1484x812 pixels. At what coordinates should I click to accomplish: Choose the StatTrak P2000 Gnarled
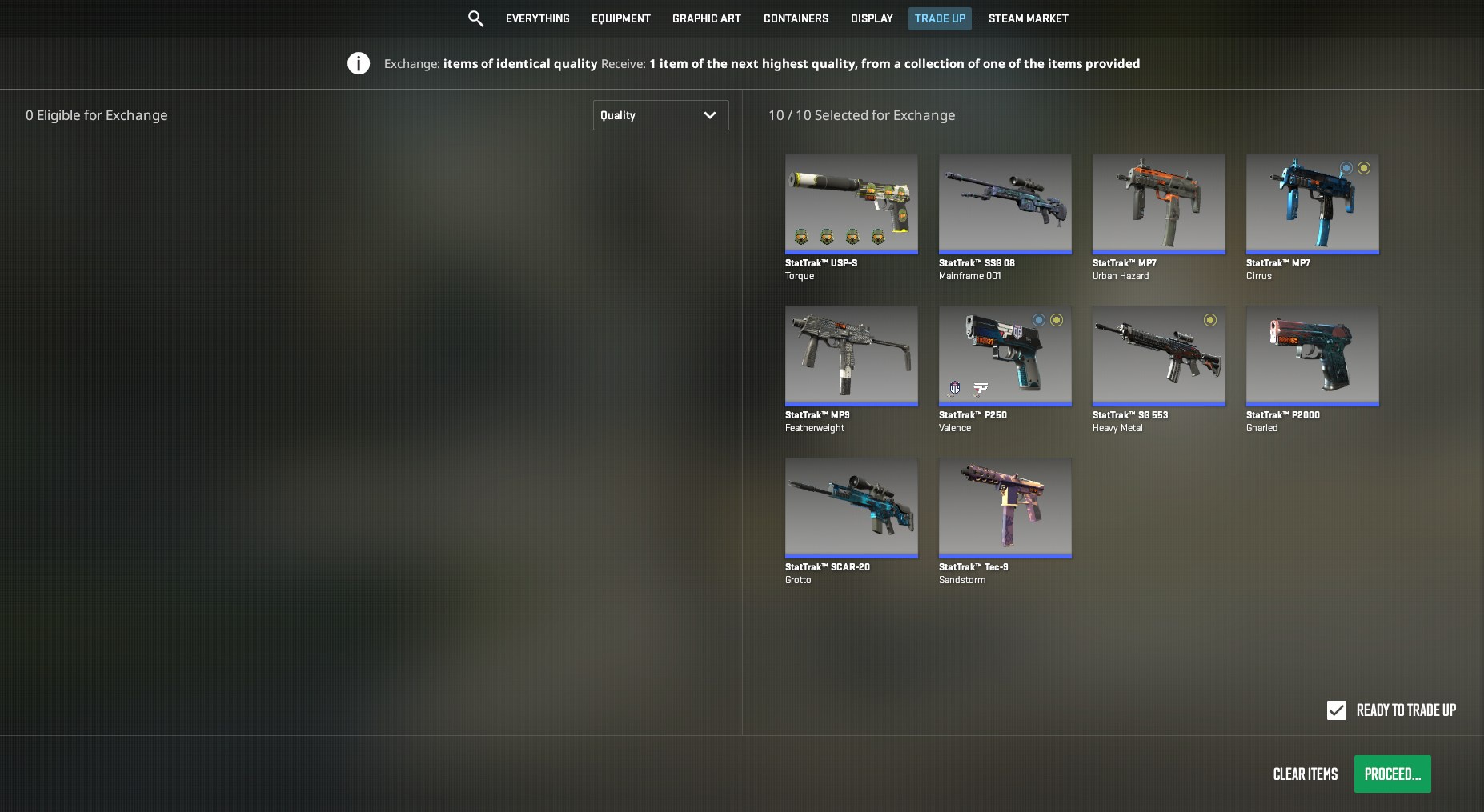(1312, 356)
